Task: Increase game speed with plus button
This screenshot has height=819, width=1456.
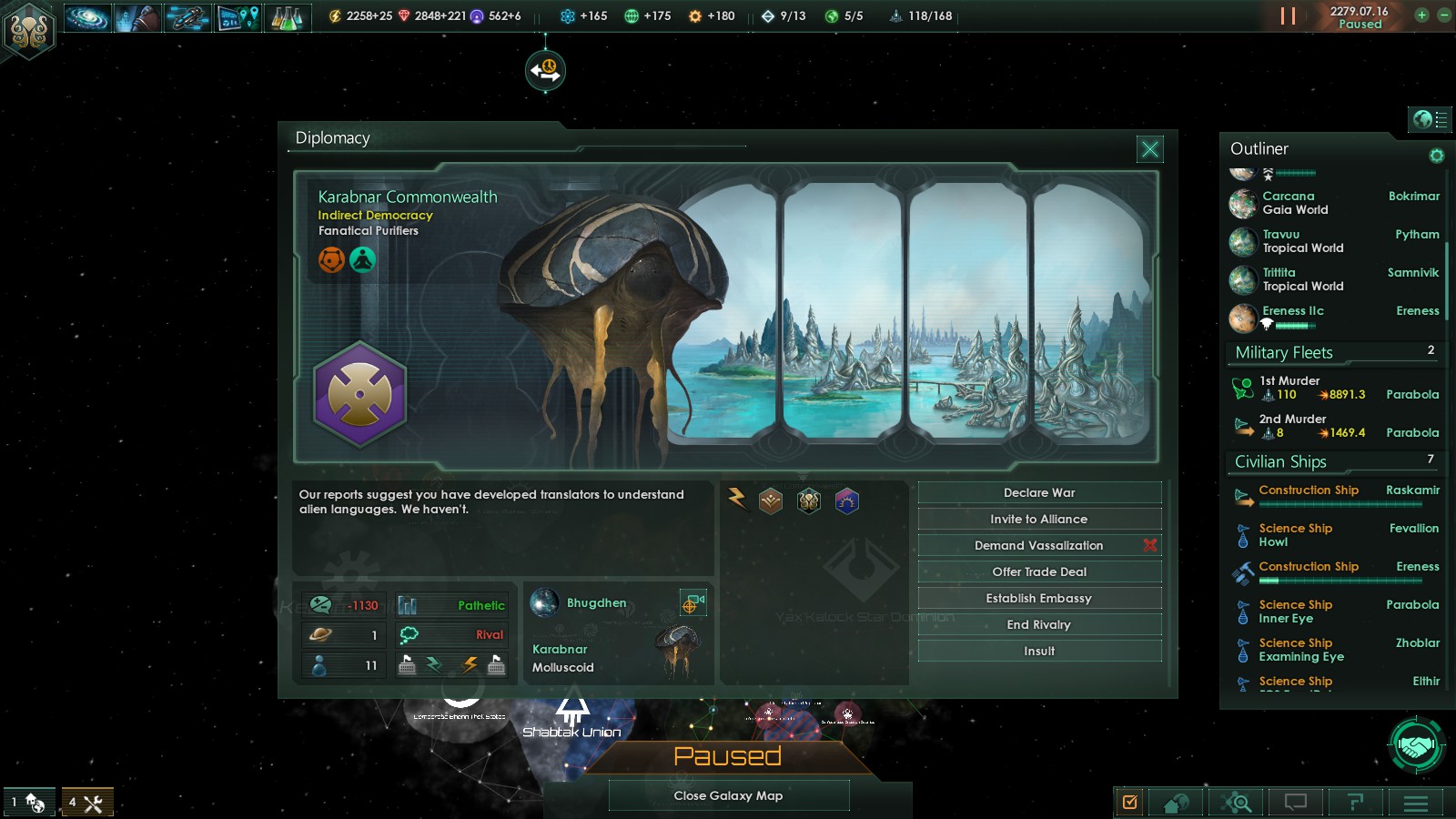Action: click(1421, 15)
